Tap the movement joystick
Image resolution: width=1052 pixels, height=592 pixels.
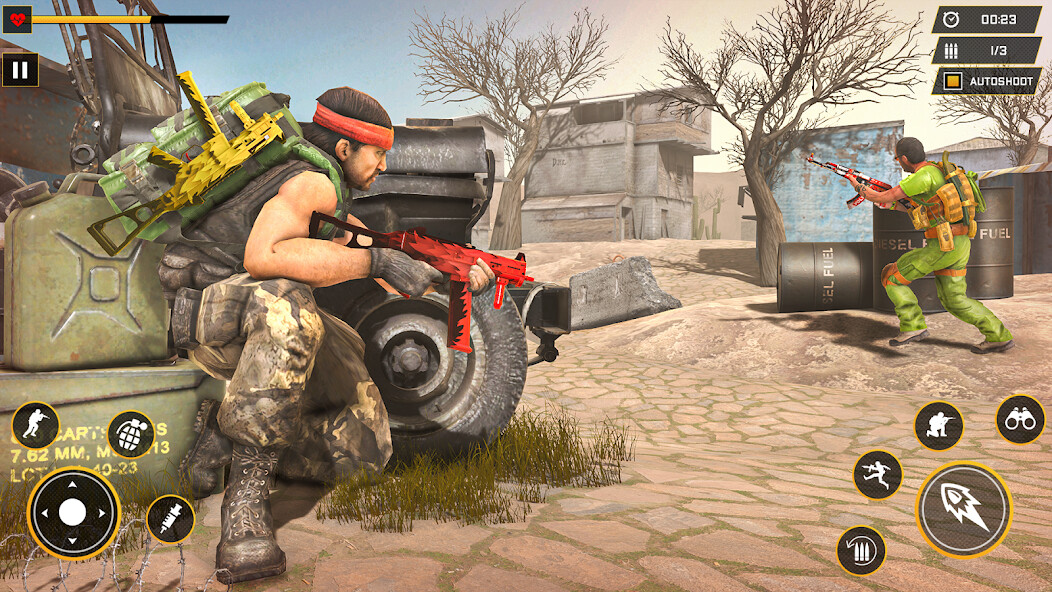click(73, 513)
